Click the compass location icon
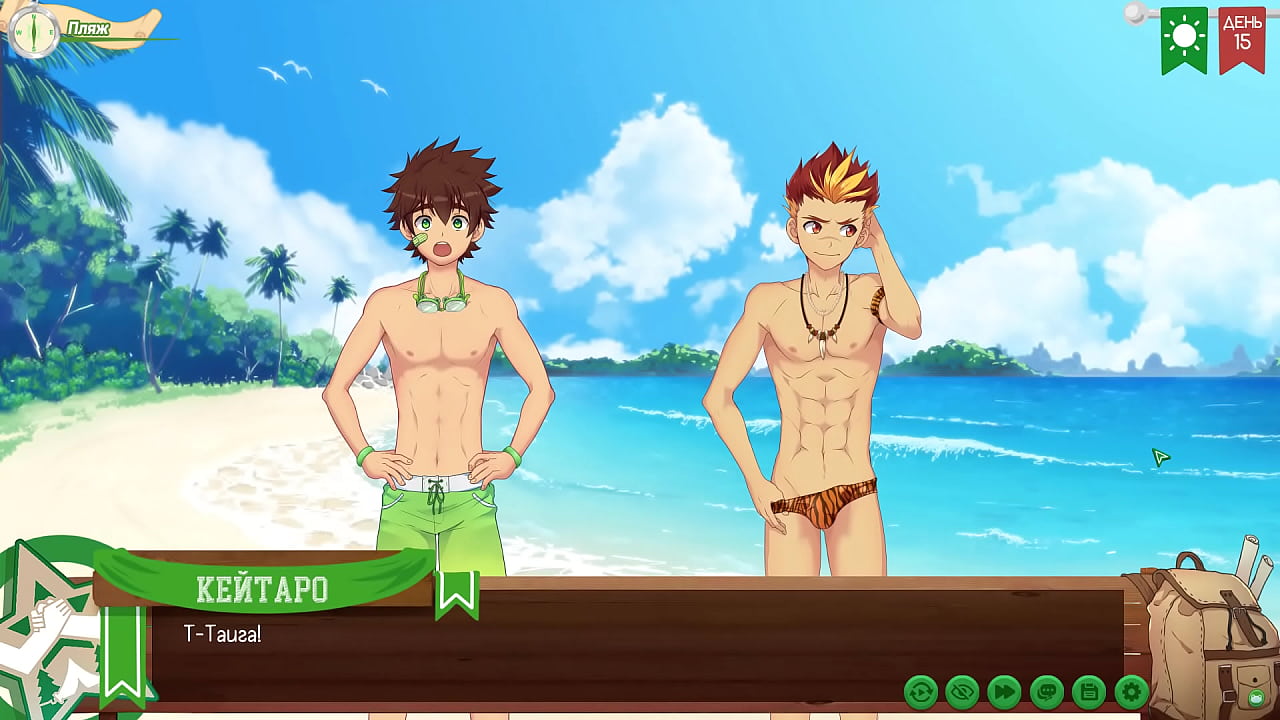The height and width of the screenshot is (720, 1280). pyautogui.click(x=34, y=30)
